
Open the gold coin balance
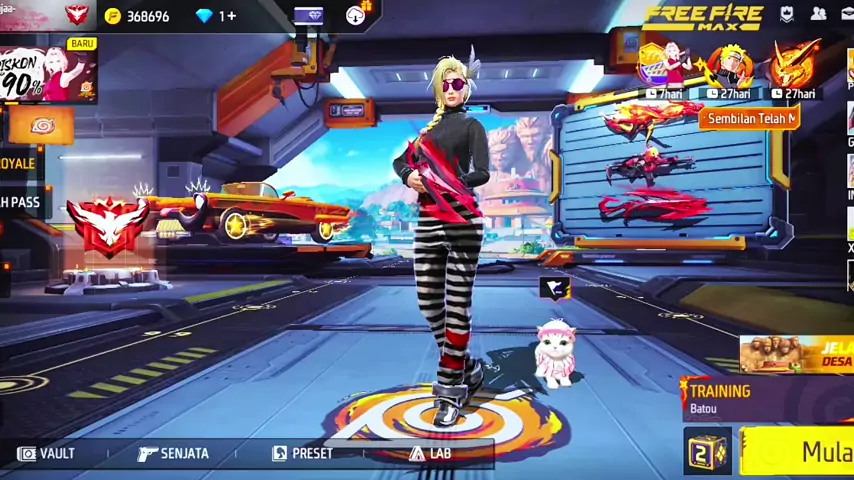138,16
